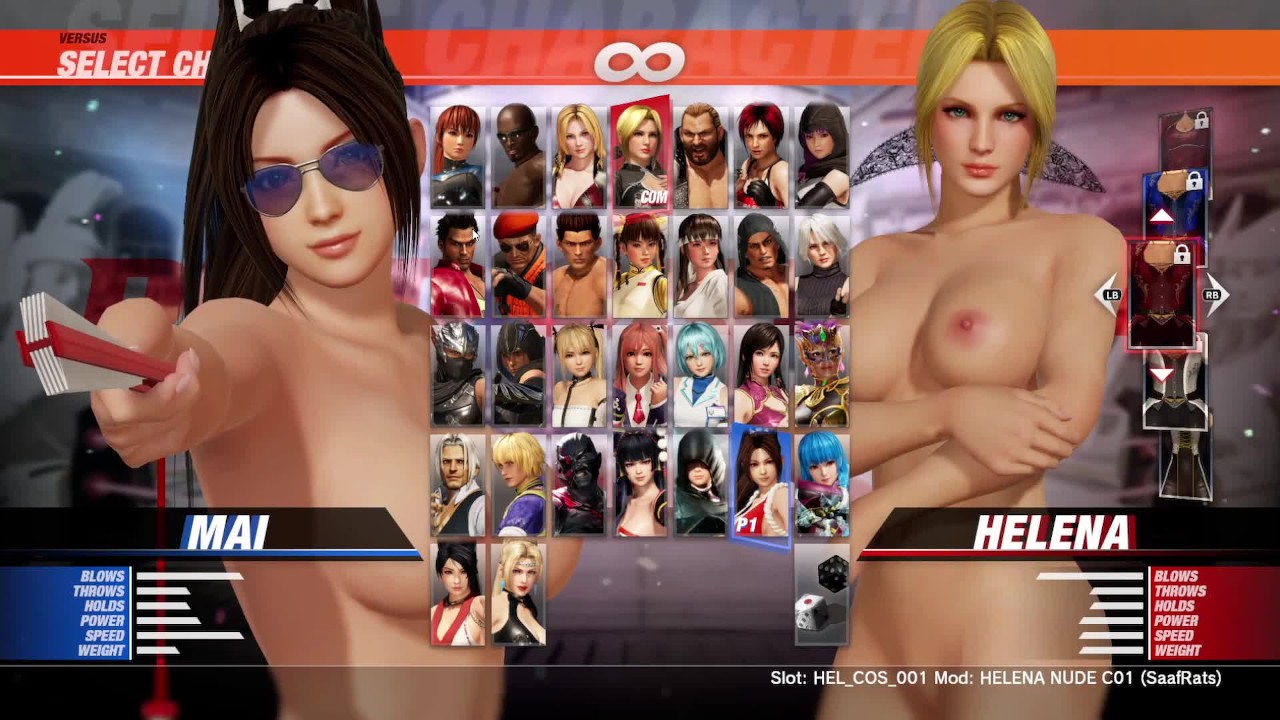Pick the Helena portrait marked COM
Screen dimensions: 1280x720
tap(640, 154)
